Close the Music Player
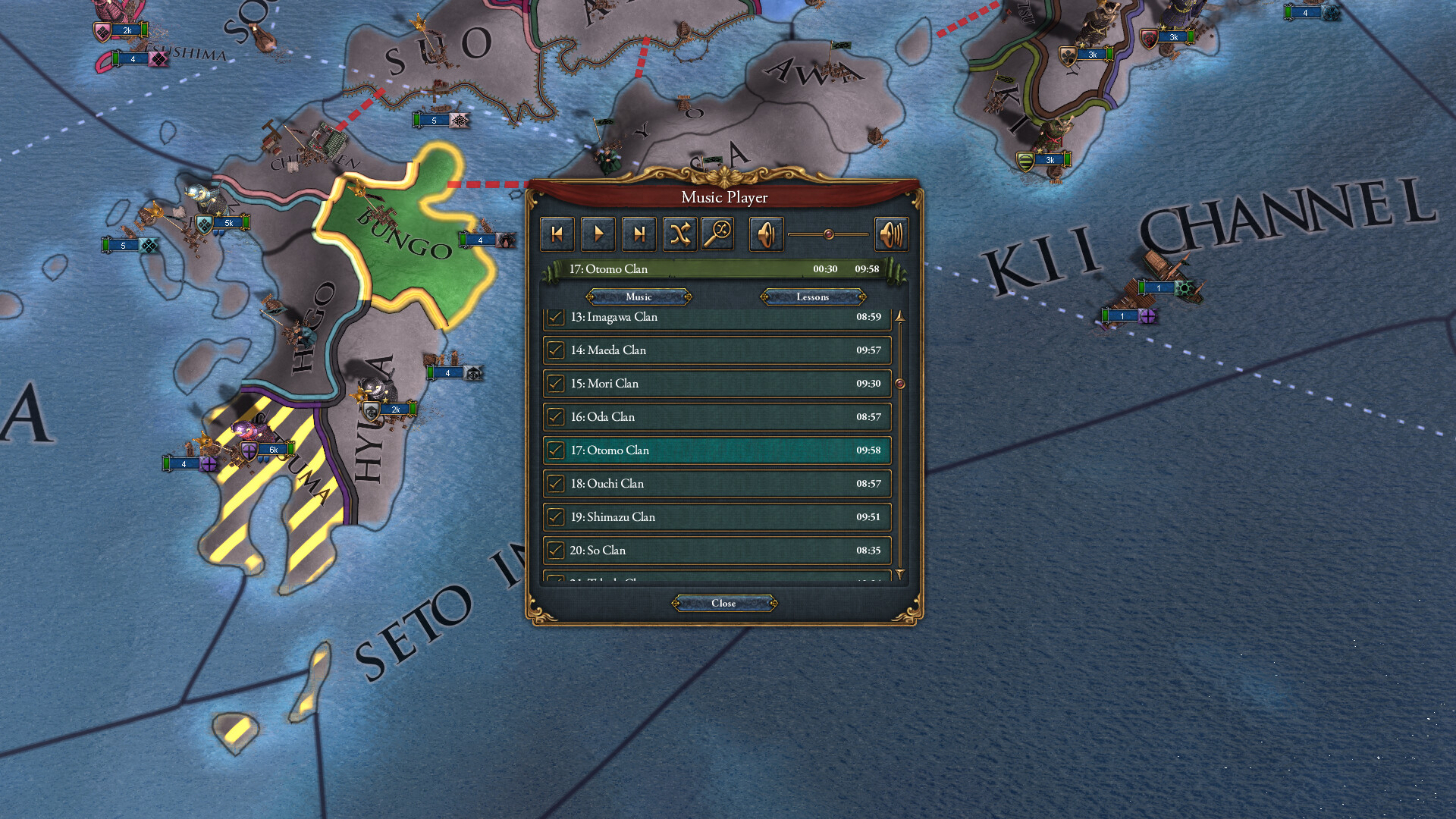Viewport: 1456px width, 819px height. point(723,603)
